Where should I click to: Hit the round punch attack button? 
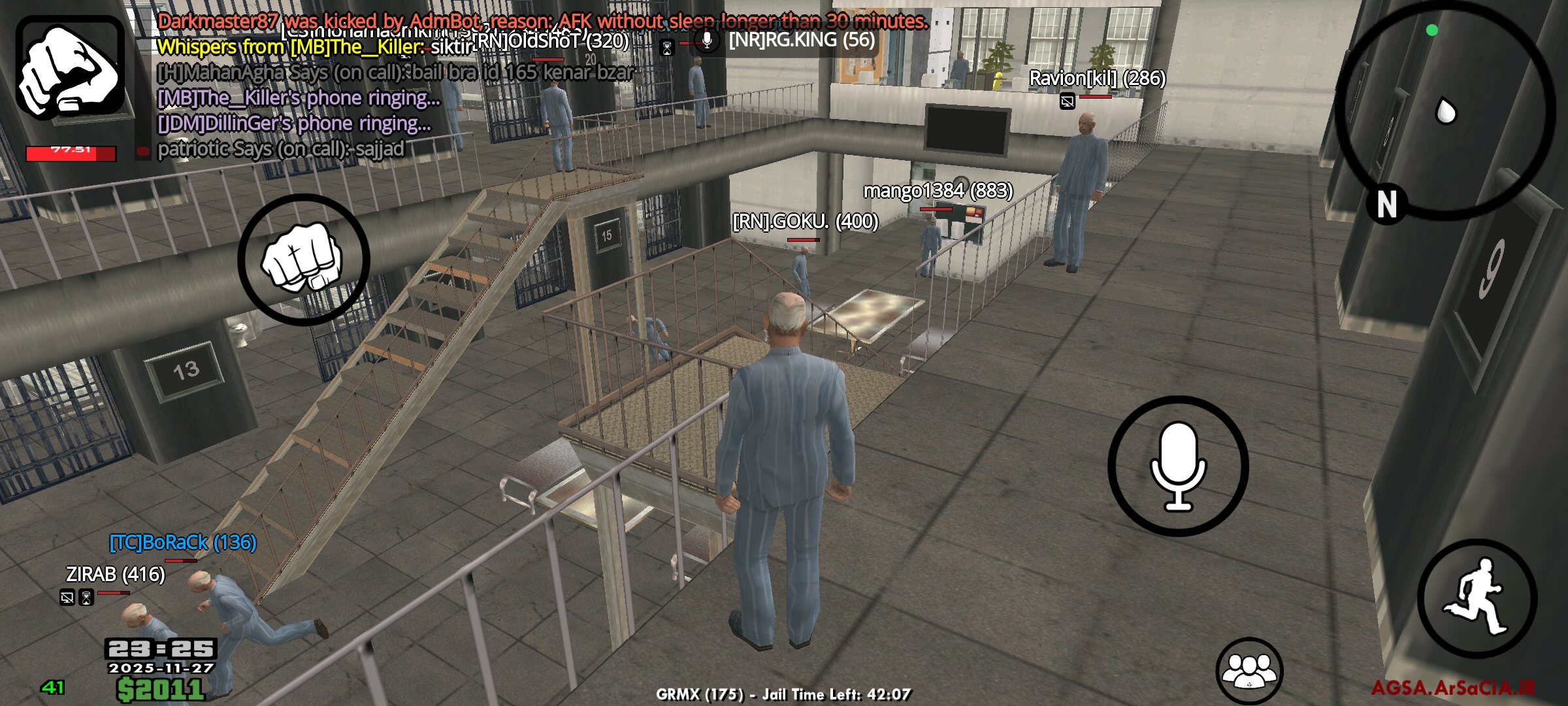tap(303, 260)
